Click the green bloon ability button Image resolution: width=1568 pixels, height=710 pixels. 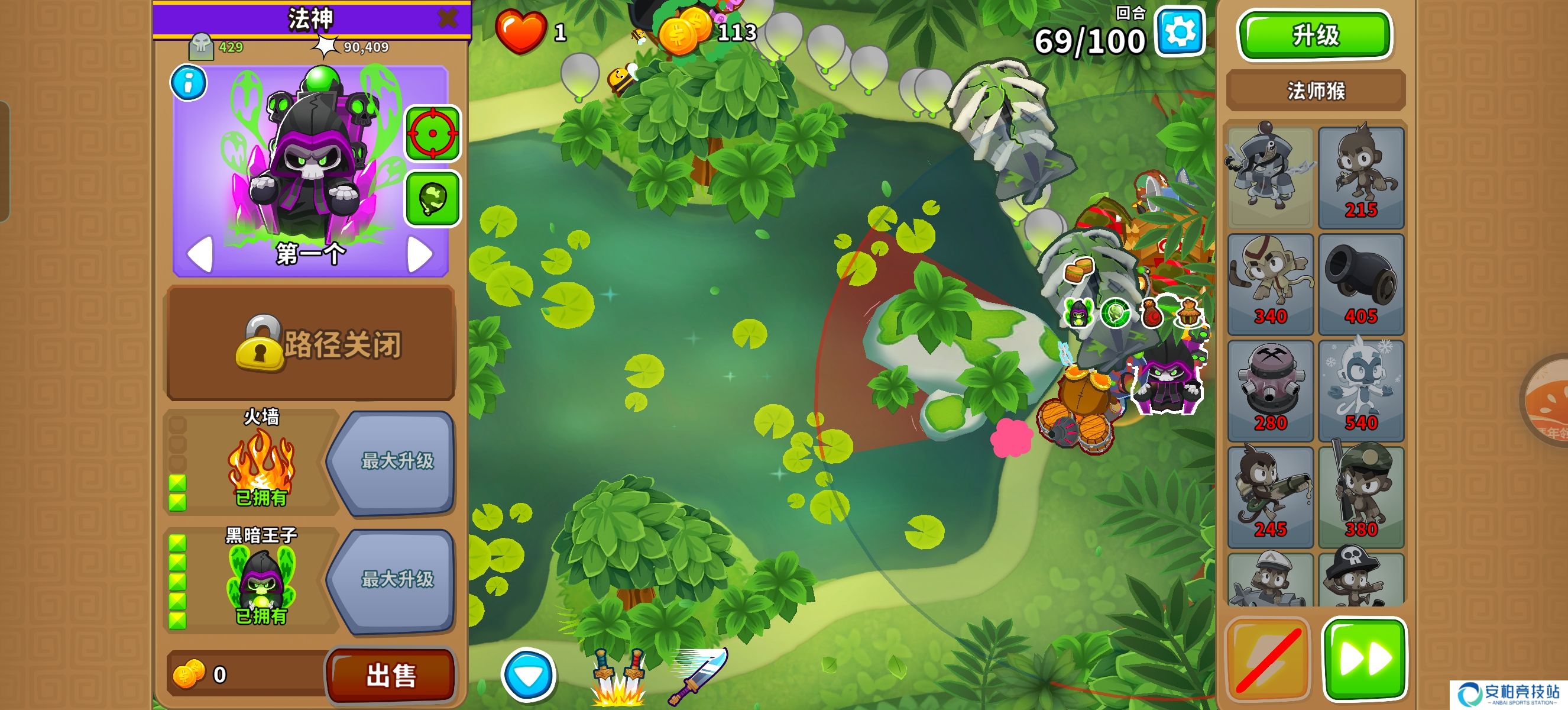coord(432,199)
